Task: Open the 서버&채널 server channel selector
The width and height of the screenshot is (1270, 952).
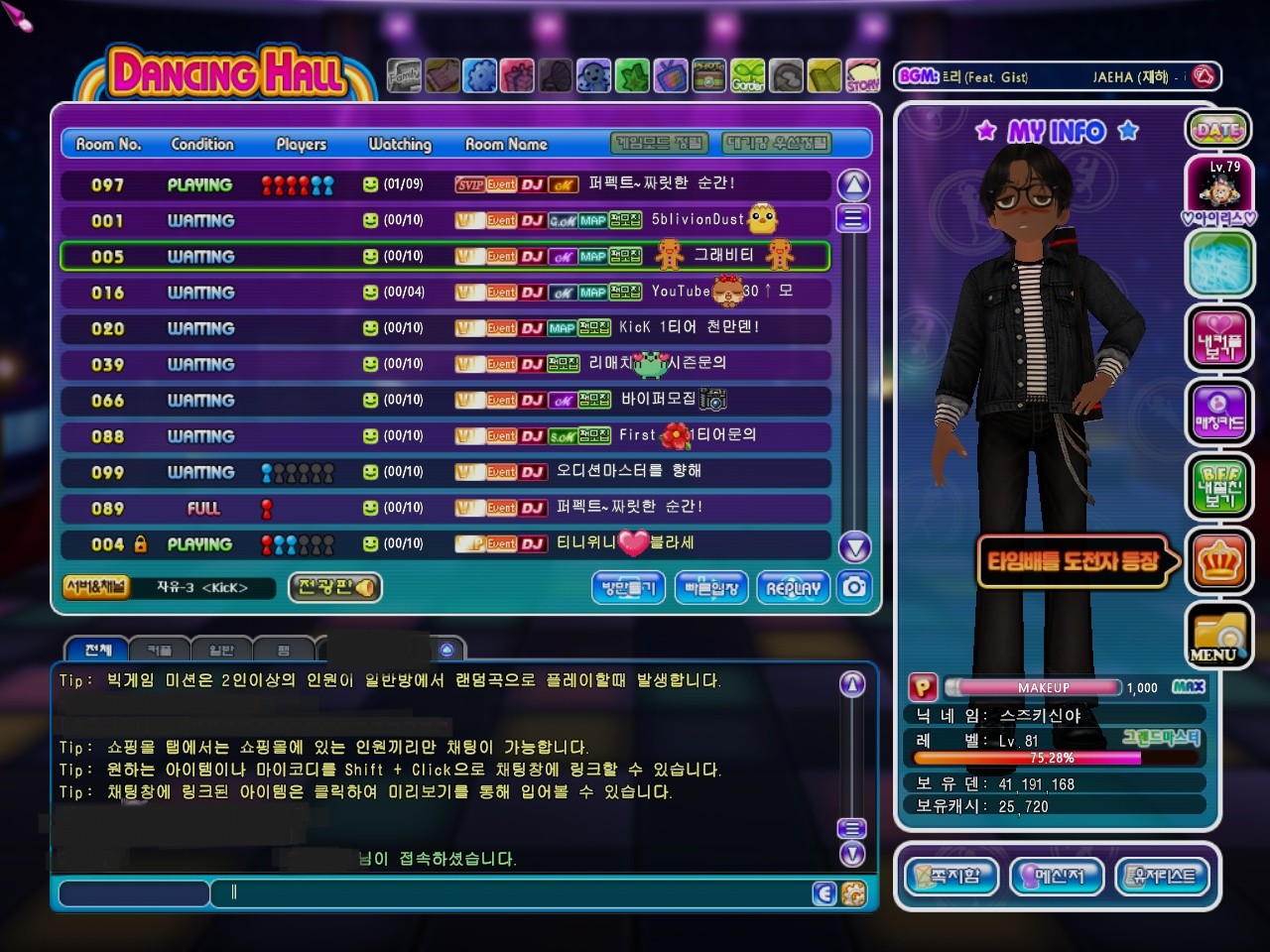Action: click(x=95, y=587)
